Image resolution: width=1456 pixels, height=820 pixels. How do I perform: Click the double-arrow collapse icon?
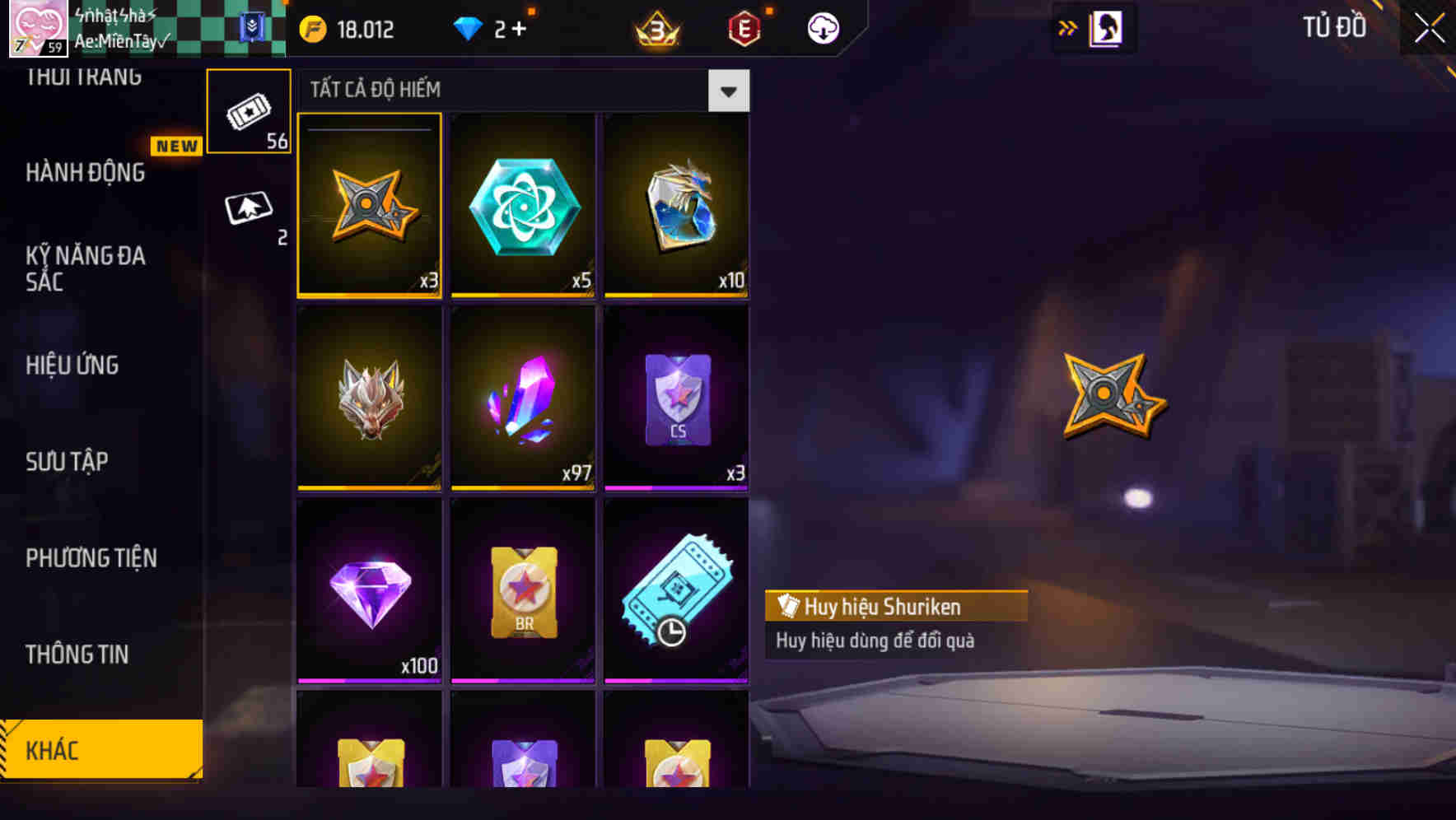pyautogui.click(x=1067, y=27)
